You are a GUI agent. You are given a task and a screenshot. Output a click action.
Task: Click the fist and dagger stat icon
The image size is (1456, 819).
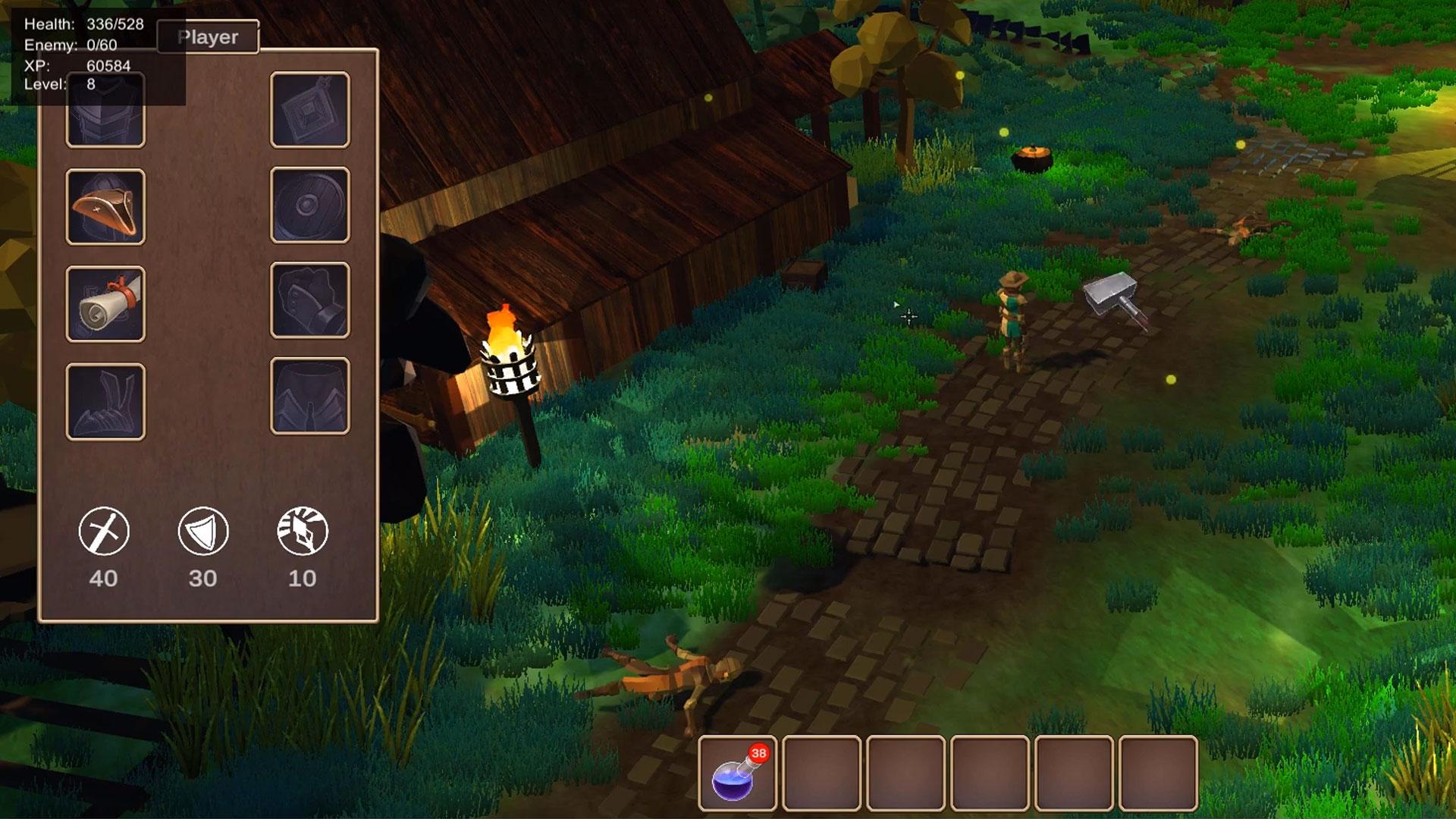click(303, 531)
